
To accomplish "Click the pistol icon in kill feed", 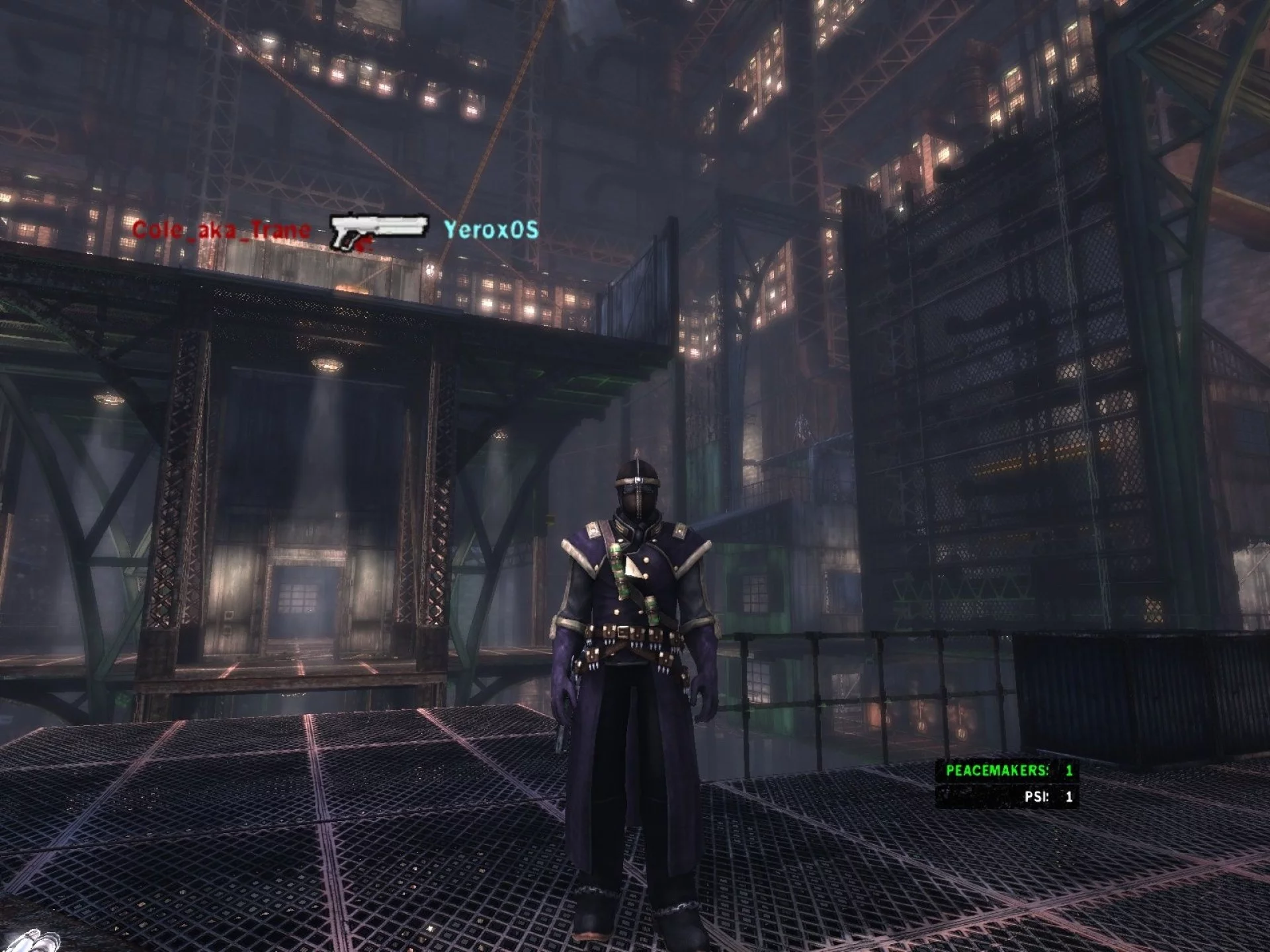I will pyautogui.click(x=378, y=231).
